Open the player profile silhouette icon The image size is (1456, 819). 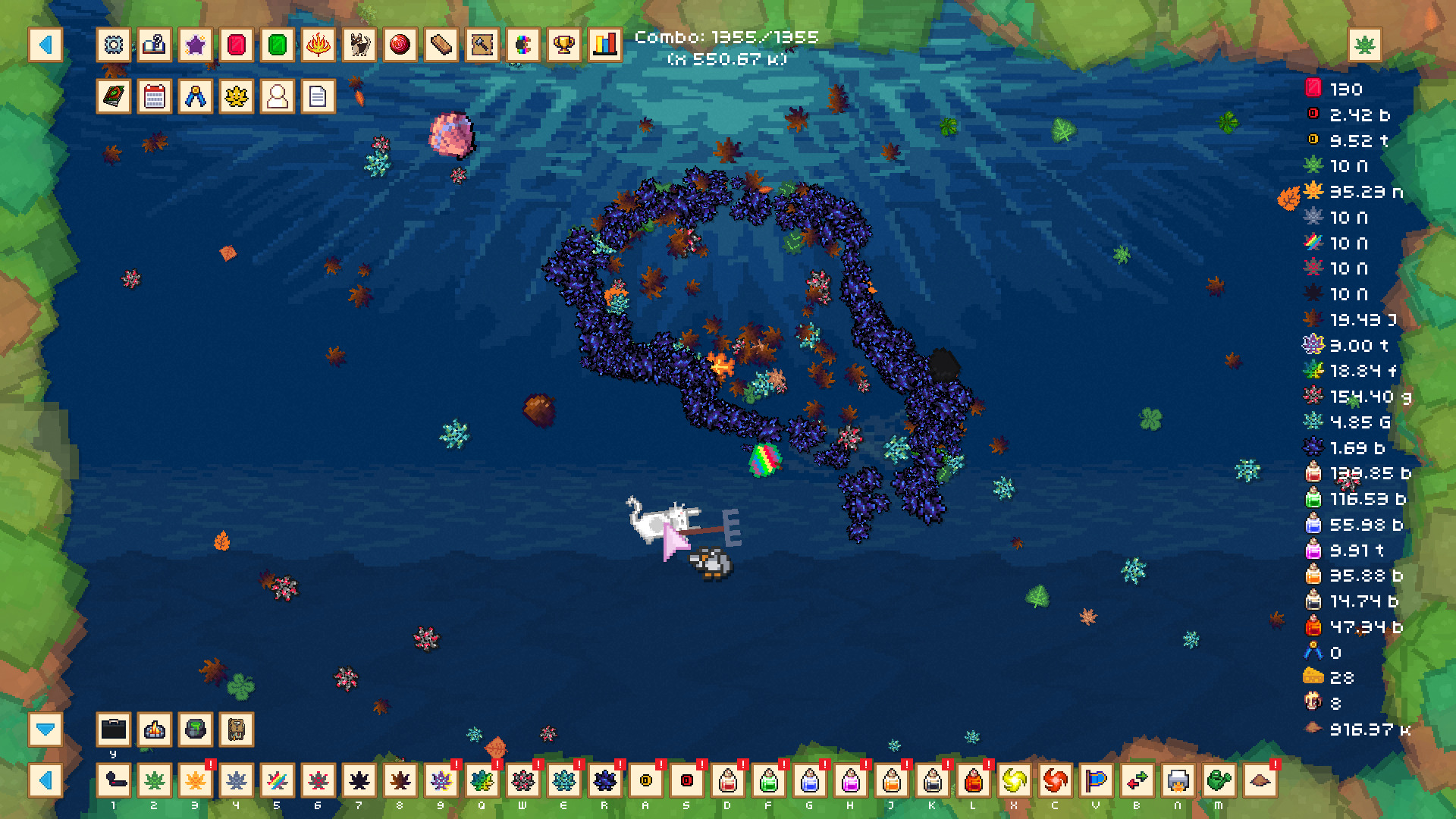(278, 97)
